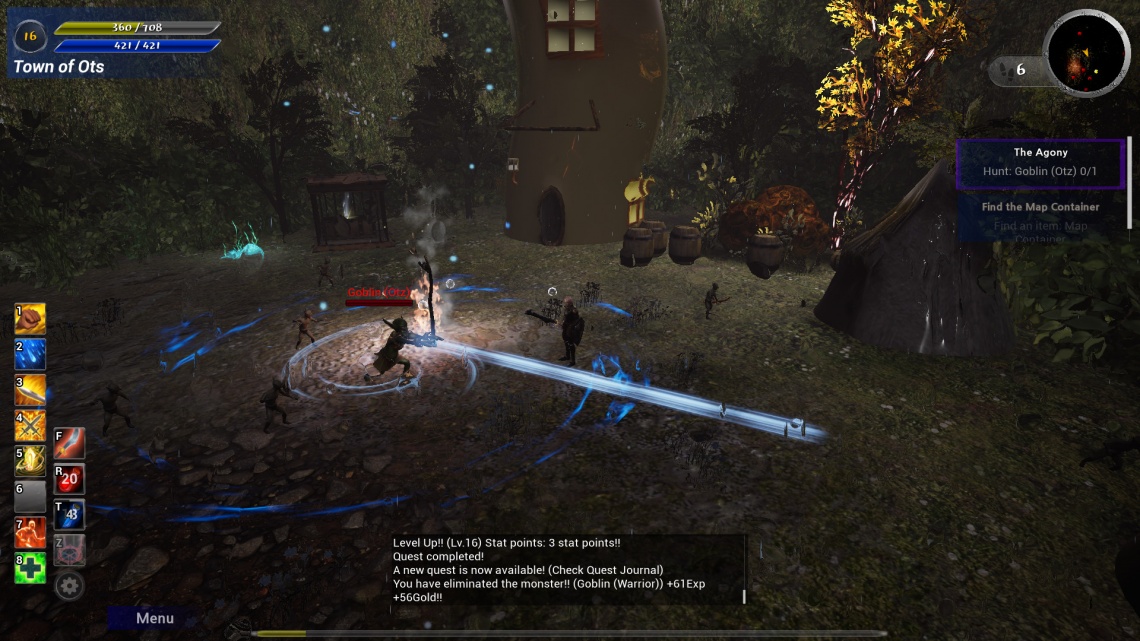Use the red flaming figure skill in slot 7
The image size is (1140, 641).
click(x=30, y=533)
